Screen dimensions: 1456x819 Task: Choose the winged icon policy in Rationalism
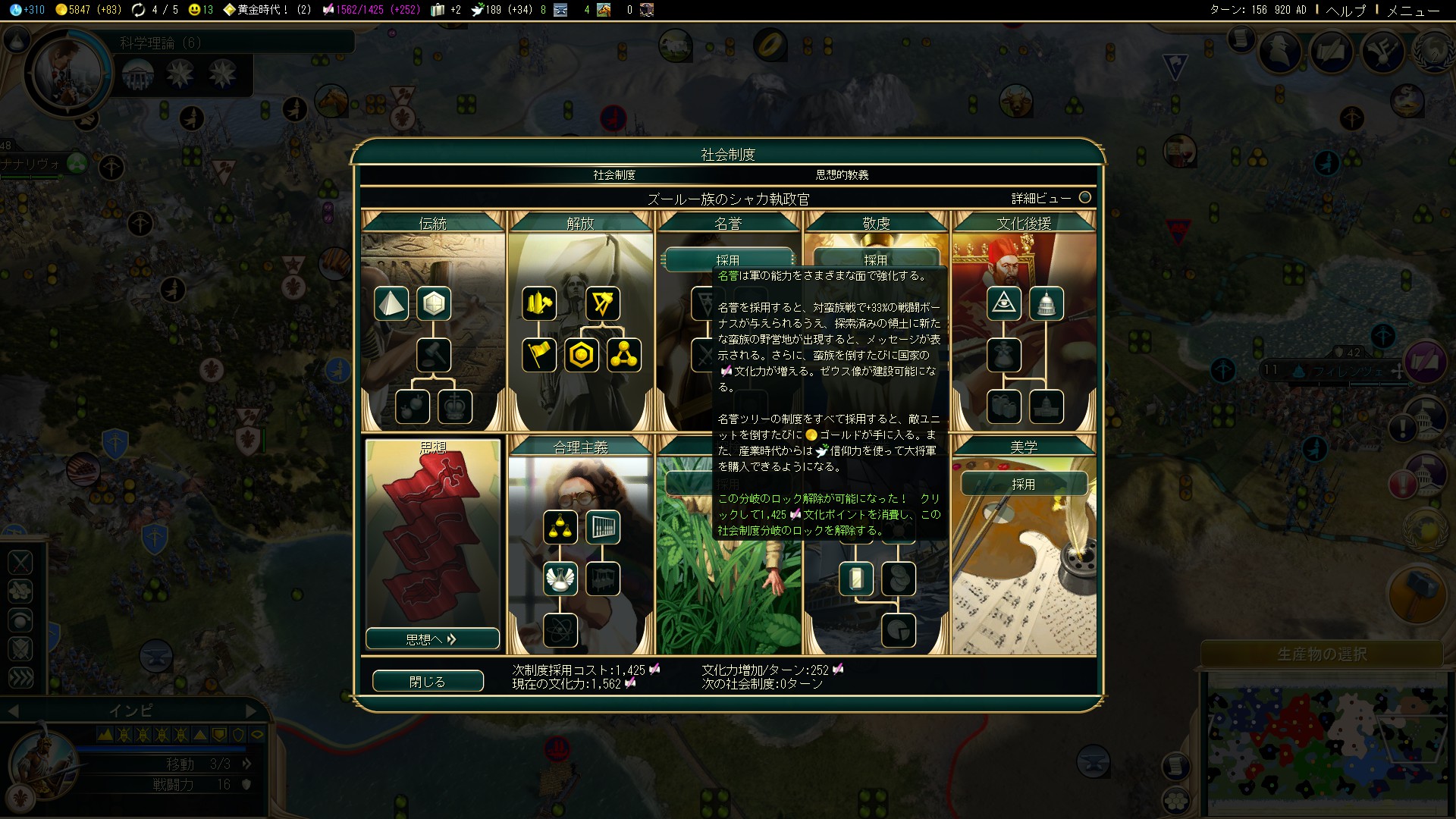[x=560, y=579]
